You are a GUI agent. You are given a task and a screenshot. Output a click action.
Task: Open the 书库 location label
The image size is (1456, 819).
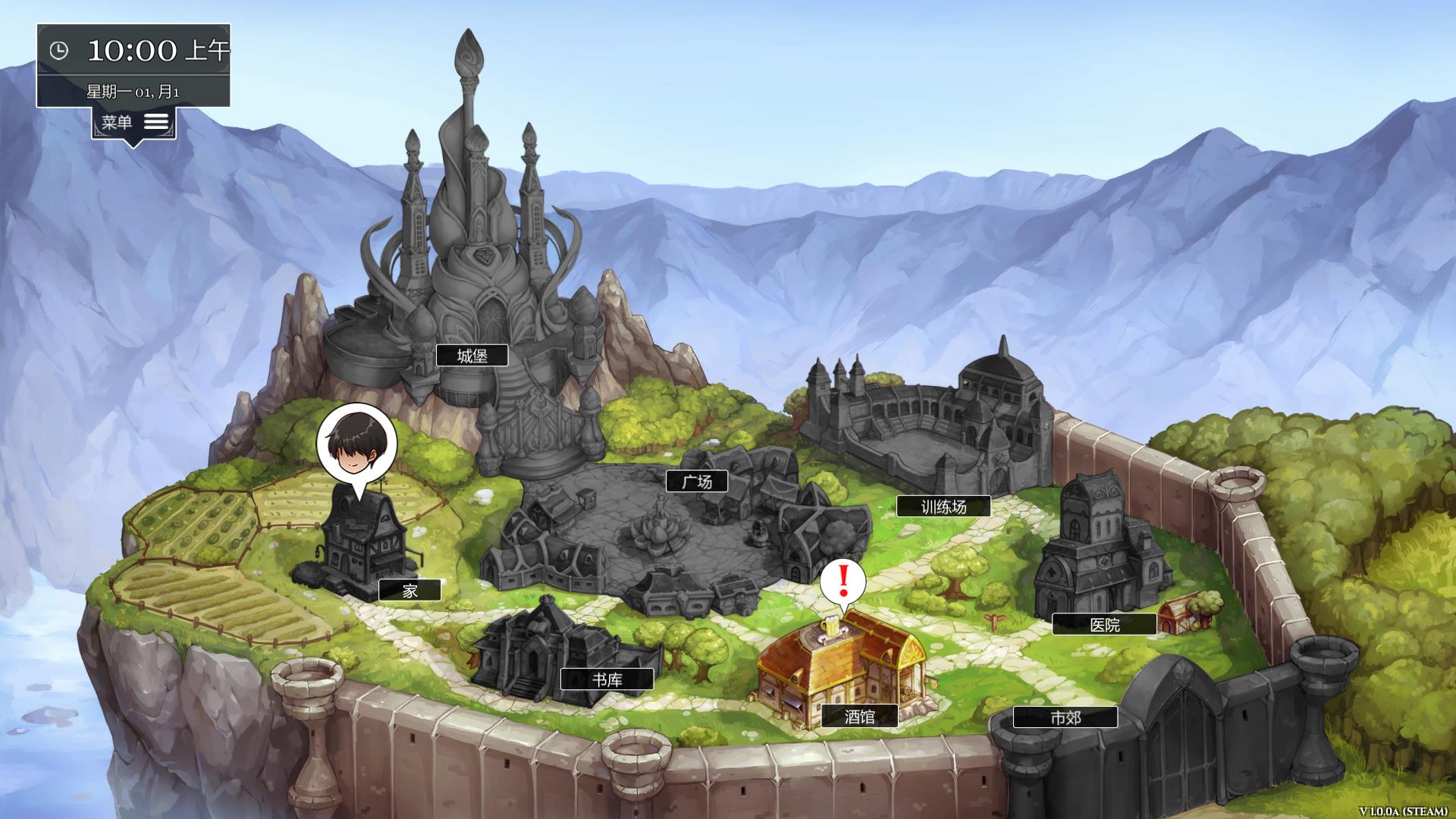click(606, 680)
